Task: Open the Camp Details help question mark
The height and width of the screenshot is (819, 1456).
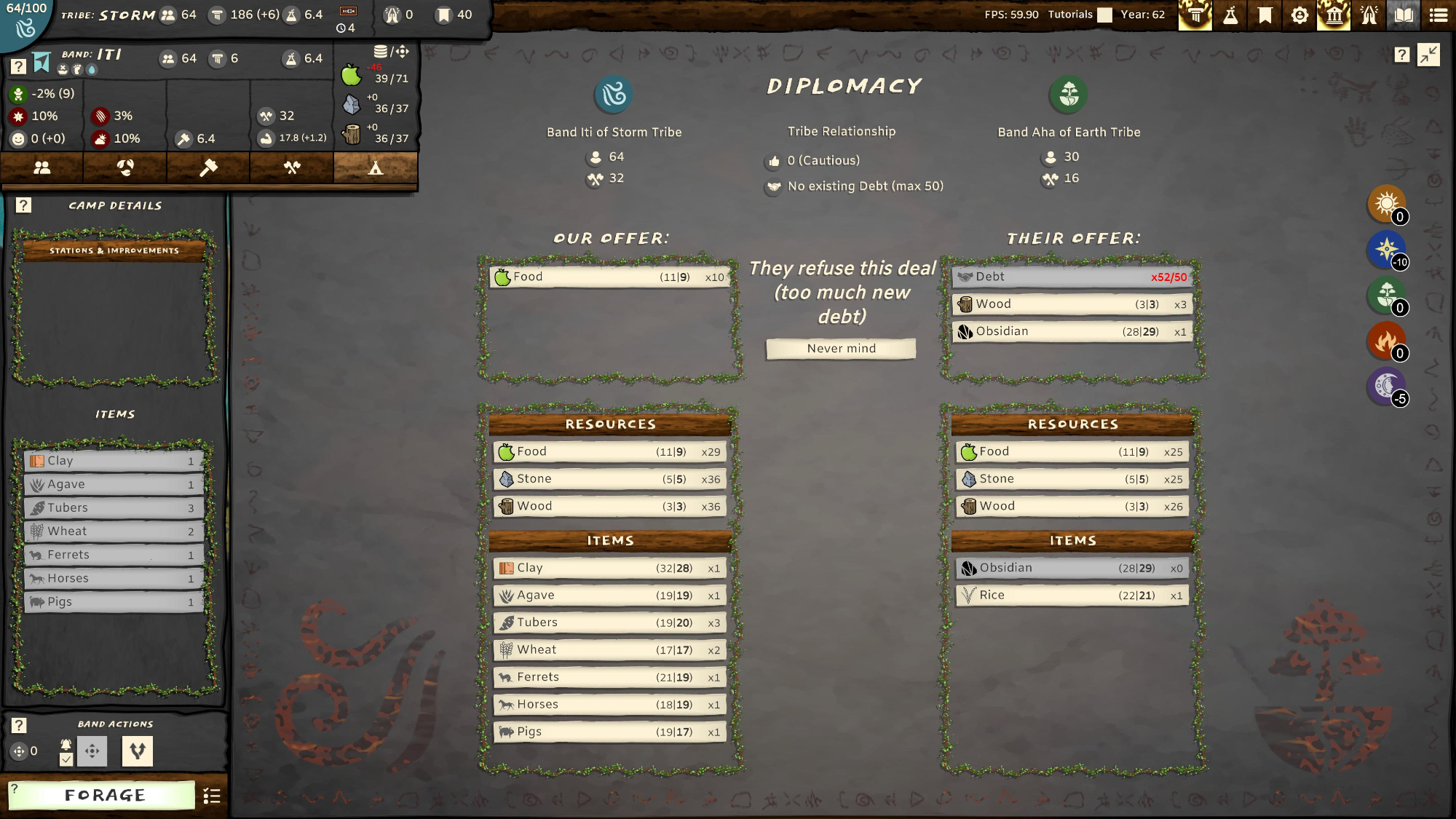Action: pyautogui.click(x=23, y=205)
